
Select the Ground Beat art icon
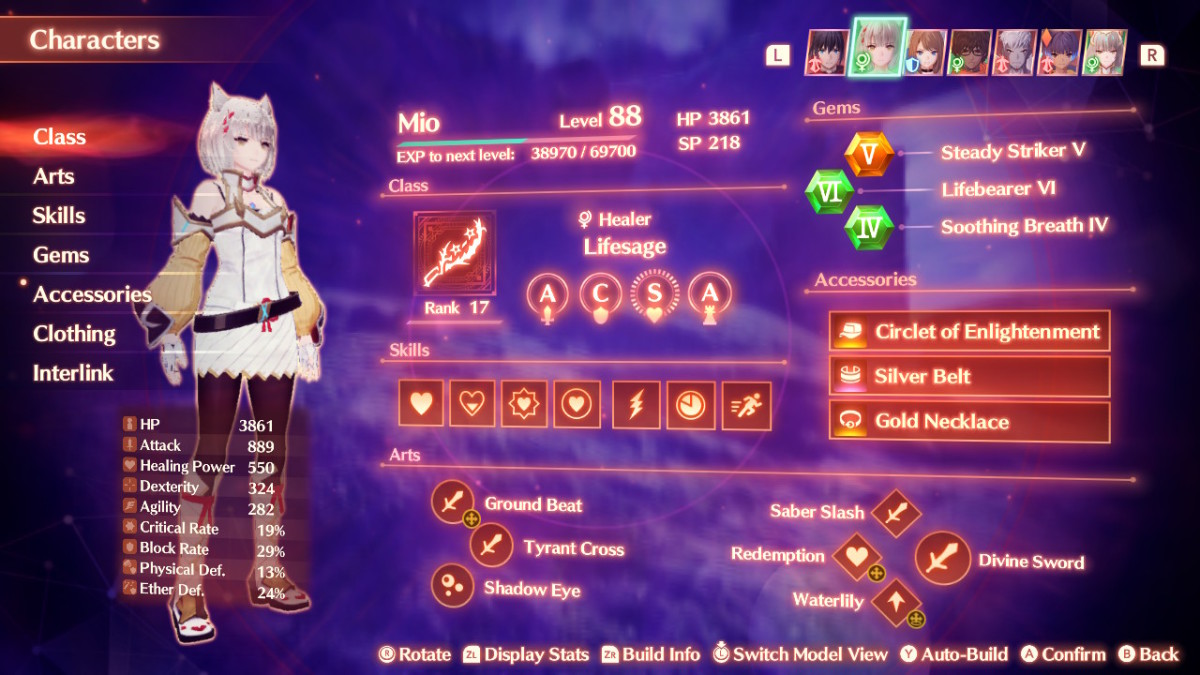coord(452,502)
